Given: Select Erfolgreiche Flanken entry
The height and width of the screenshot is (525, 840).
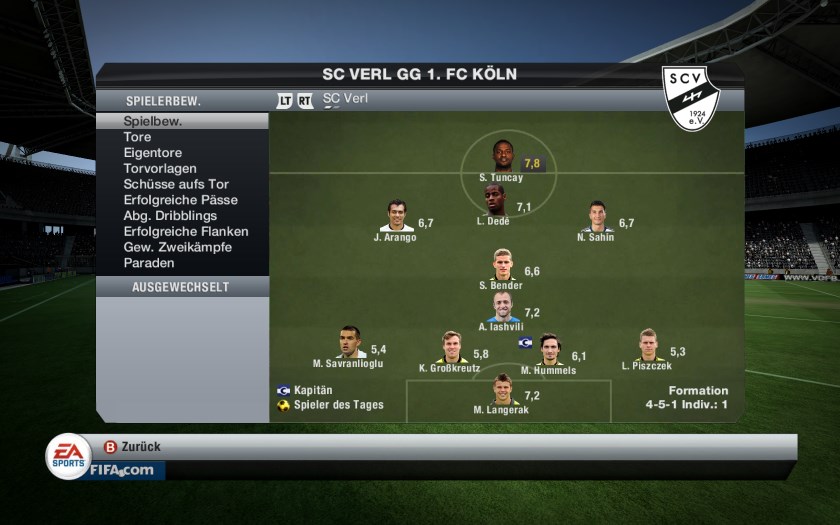Looking at the screenshot, I should (x=185, y=231).
